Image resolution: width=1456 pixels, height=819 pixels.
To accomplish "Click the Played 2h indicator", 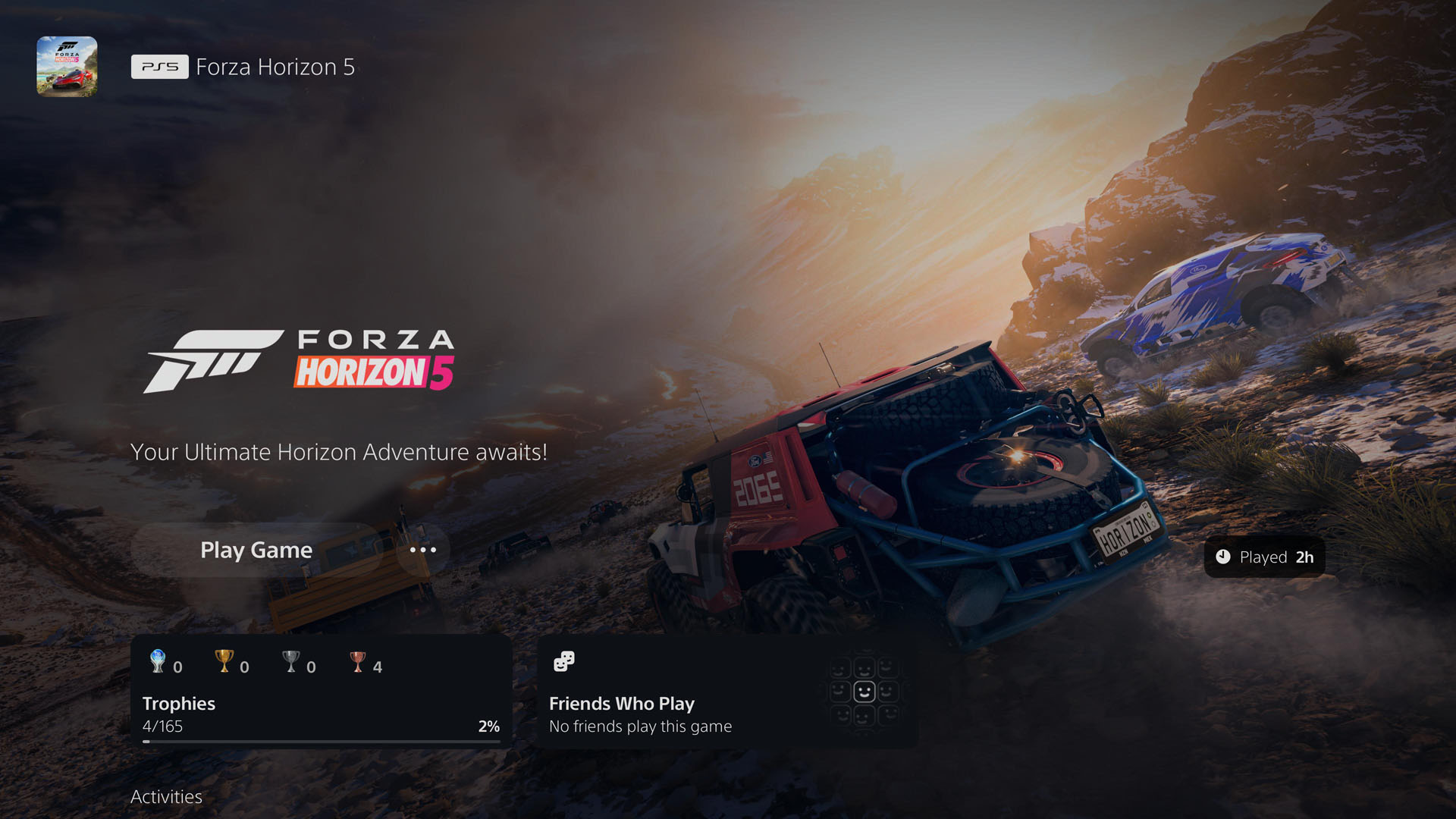I will (x=1264, y=557).
